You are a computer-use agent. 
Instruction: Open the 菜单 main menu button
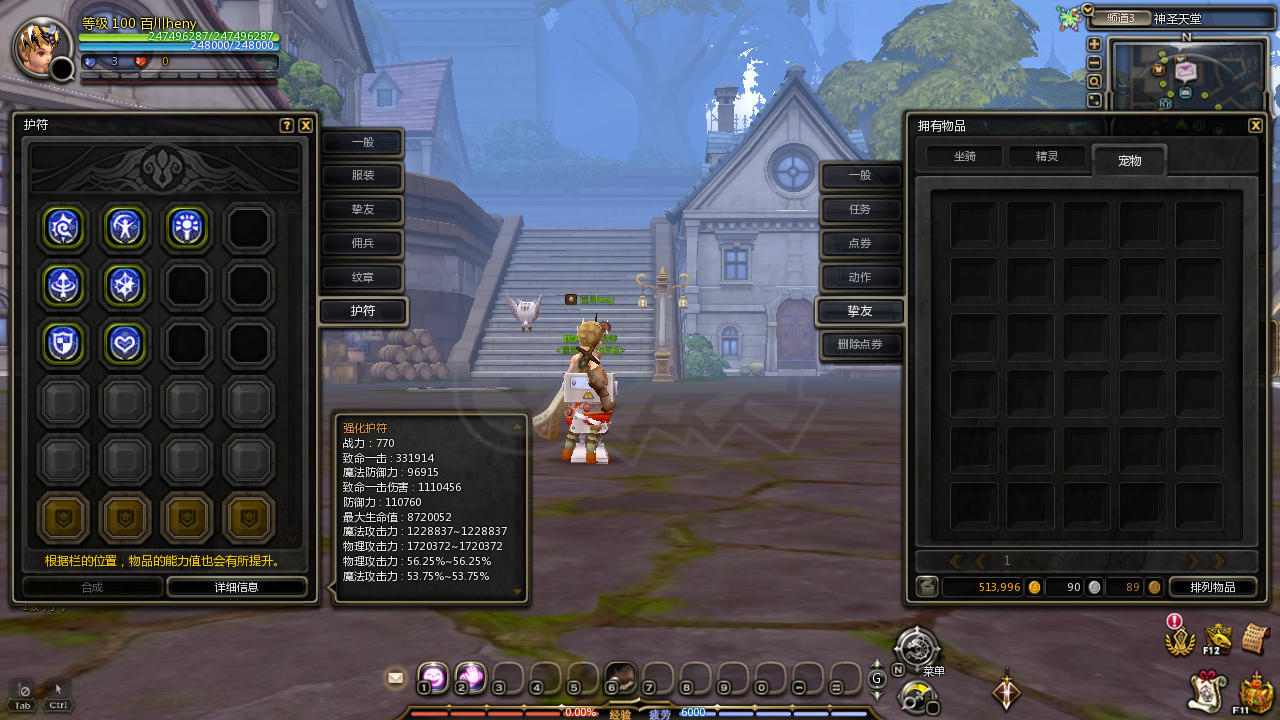pyautogui.click(x=917, y=647)
